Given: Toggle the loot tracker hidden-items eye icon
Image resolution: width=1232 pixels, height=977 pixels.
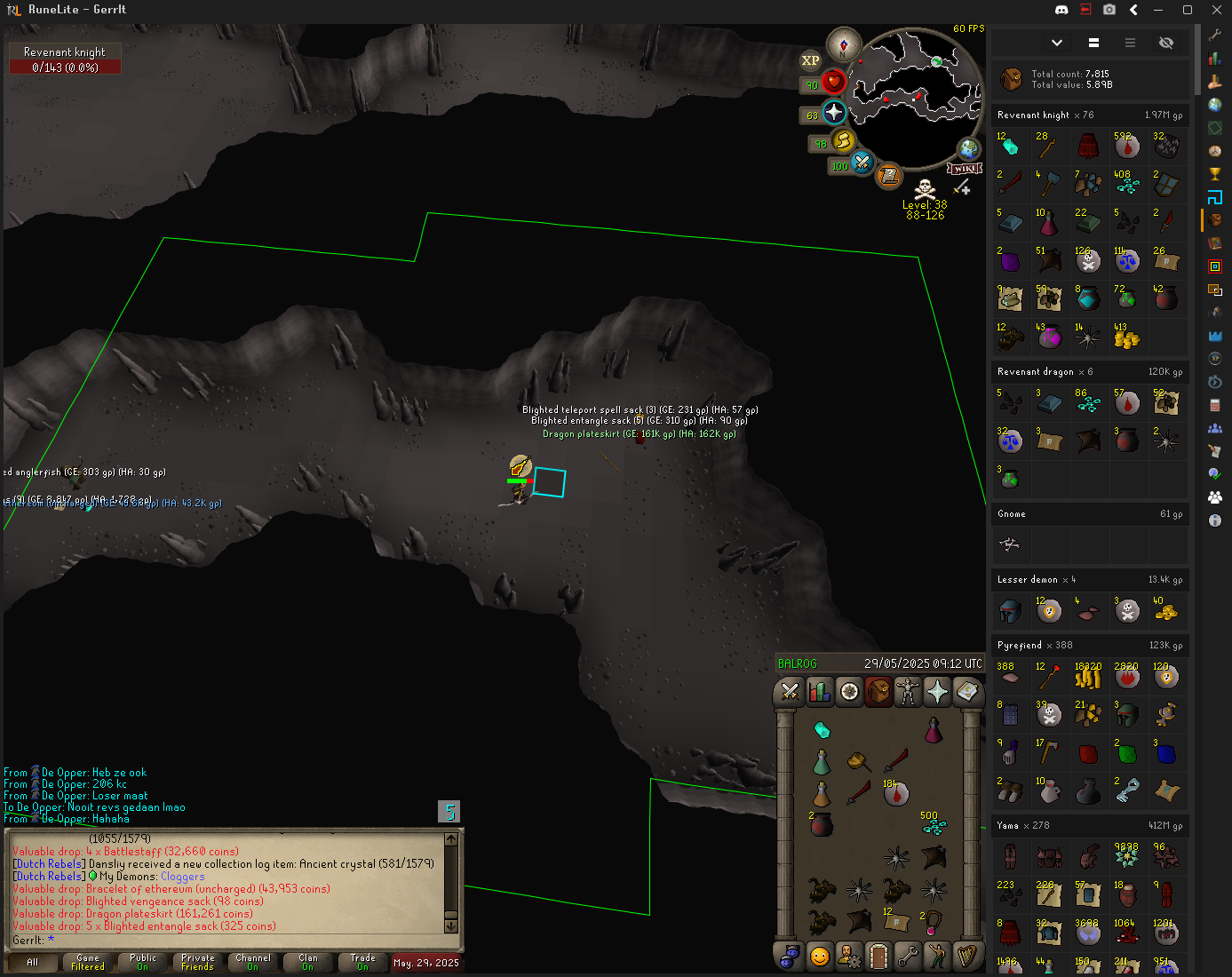Looking at the screenshot, I should [x=1166, y=43].
